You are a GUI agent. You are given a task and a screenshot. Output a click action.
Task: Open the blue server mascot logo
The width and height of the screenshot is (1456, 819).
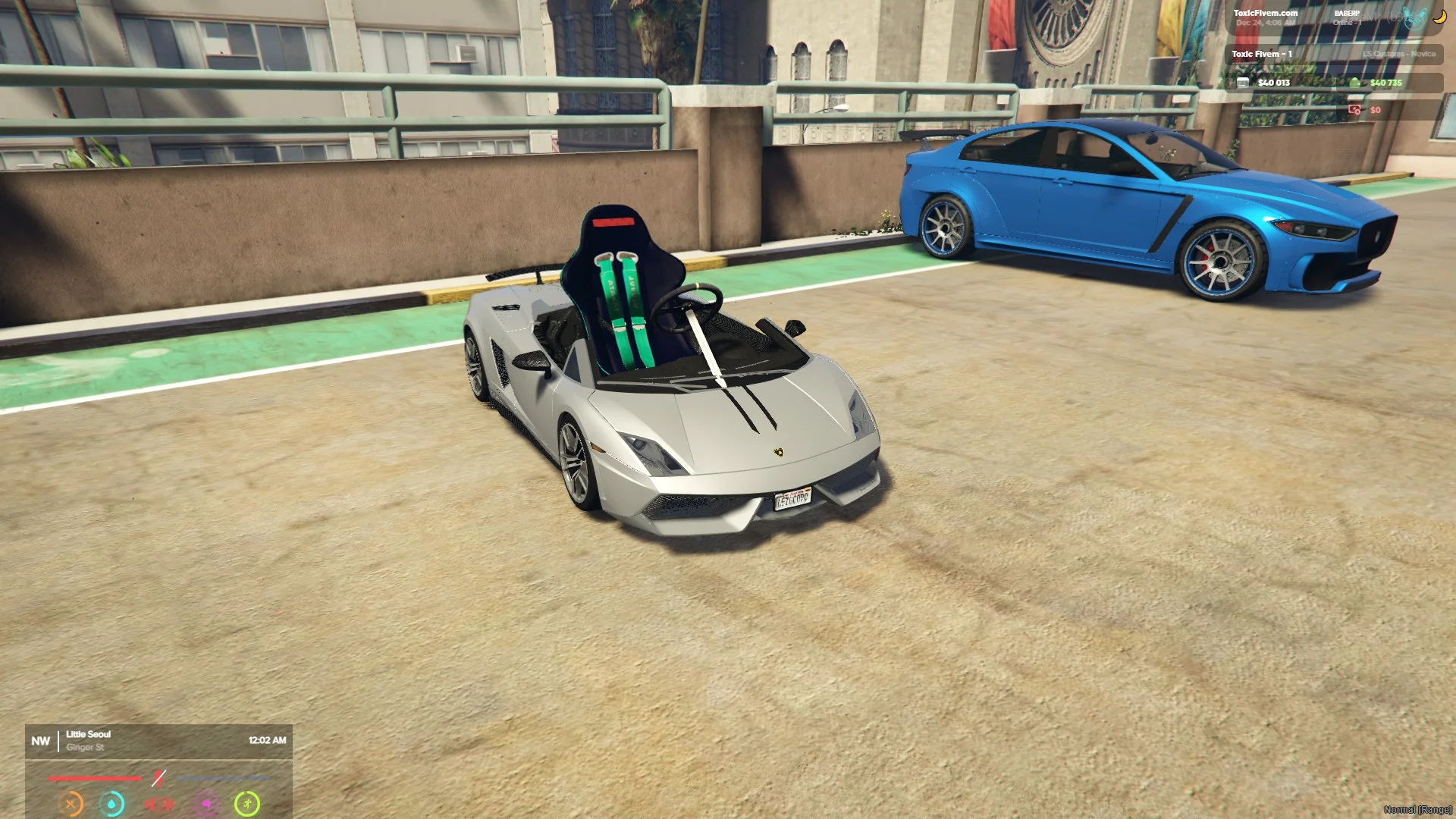click(1414, 18)
